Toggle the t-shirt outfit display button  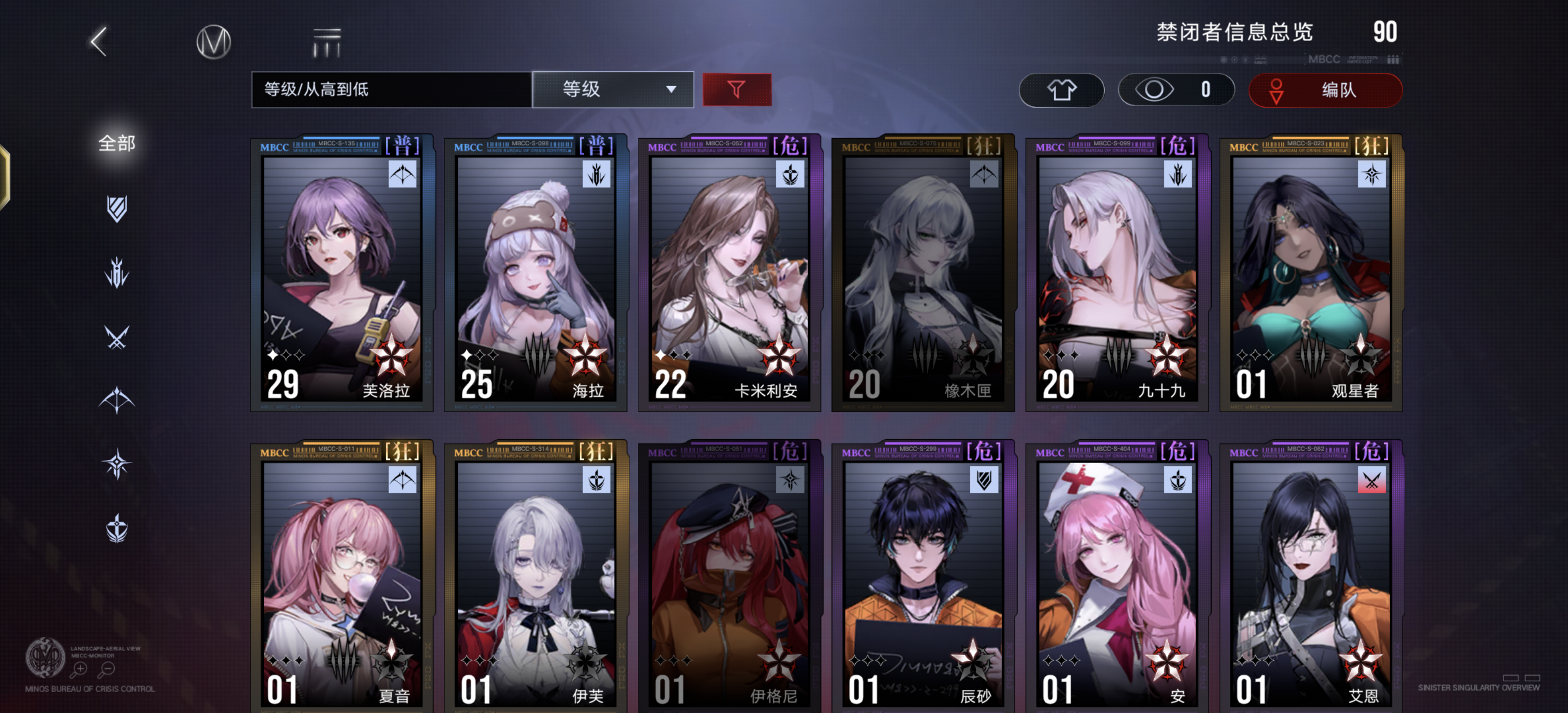coord(1062,90)
